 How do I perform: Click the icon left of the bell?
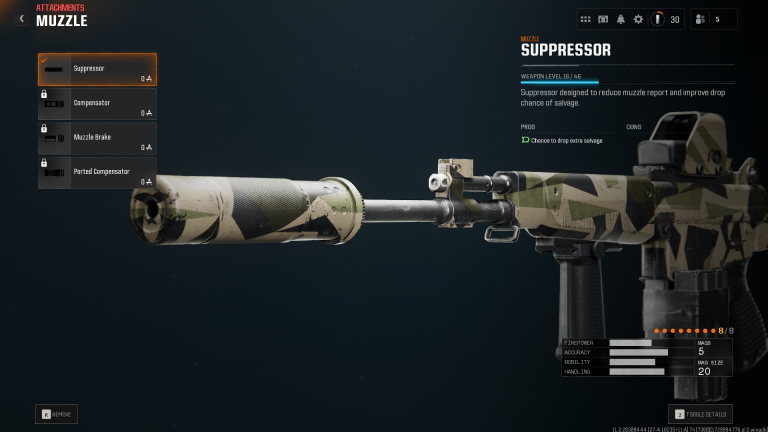tap(603, 19)
